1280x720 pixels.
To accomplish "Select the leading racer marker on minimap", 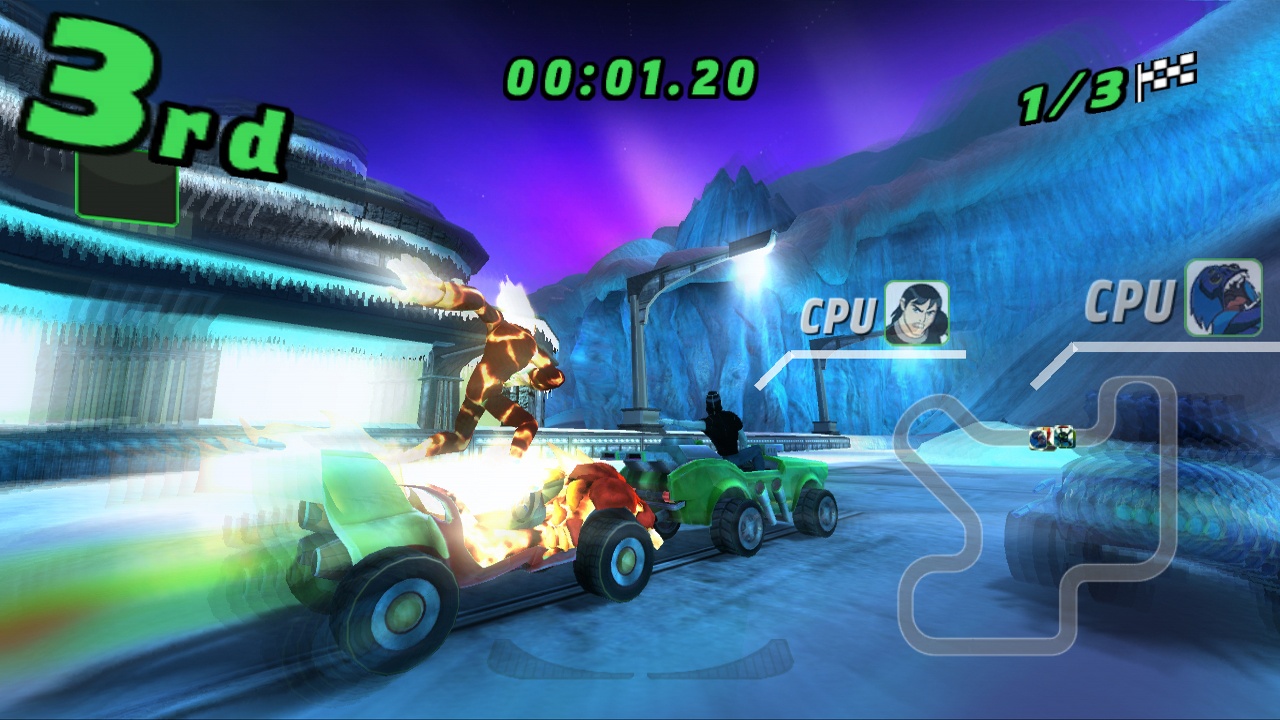I will (1064, 436).
